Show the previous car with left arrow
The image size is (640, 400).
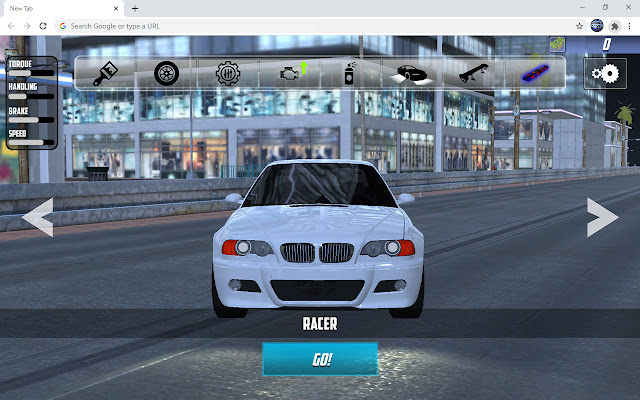click(38, 217)
